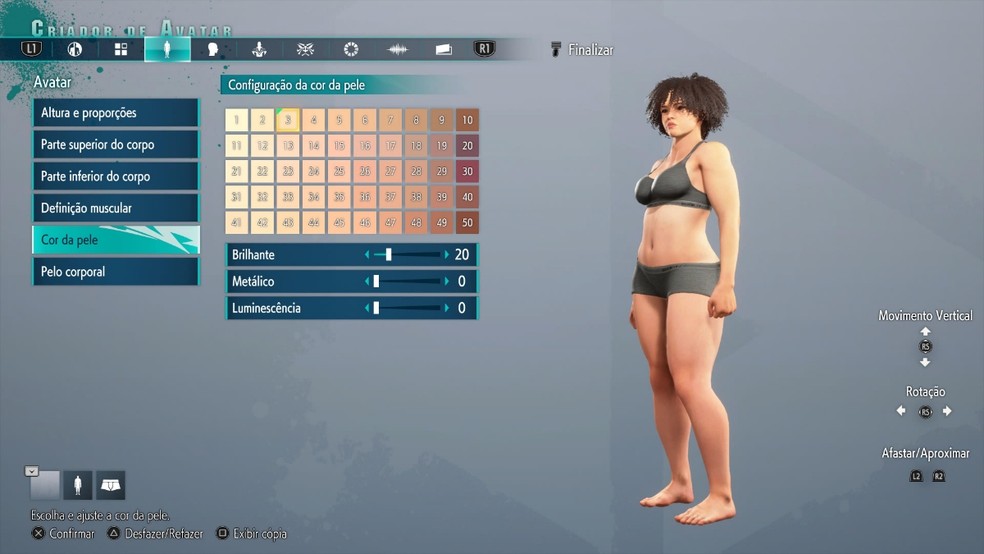Screen dimensions: 984x554
Task: Open the Pelo corporal entry
Action: (x=115, y=271)
